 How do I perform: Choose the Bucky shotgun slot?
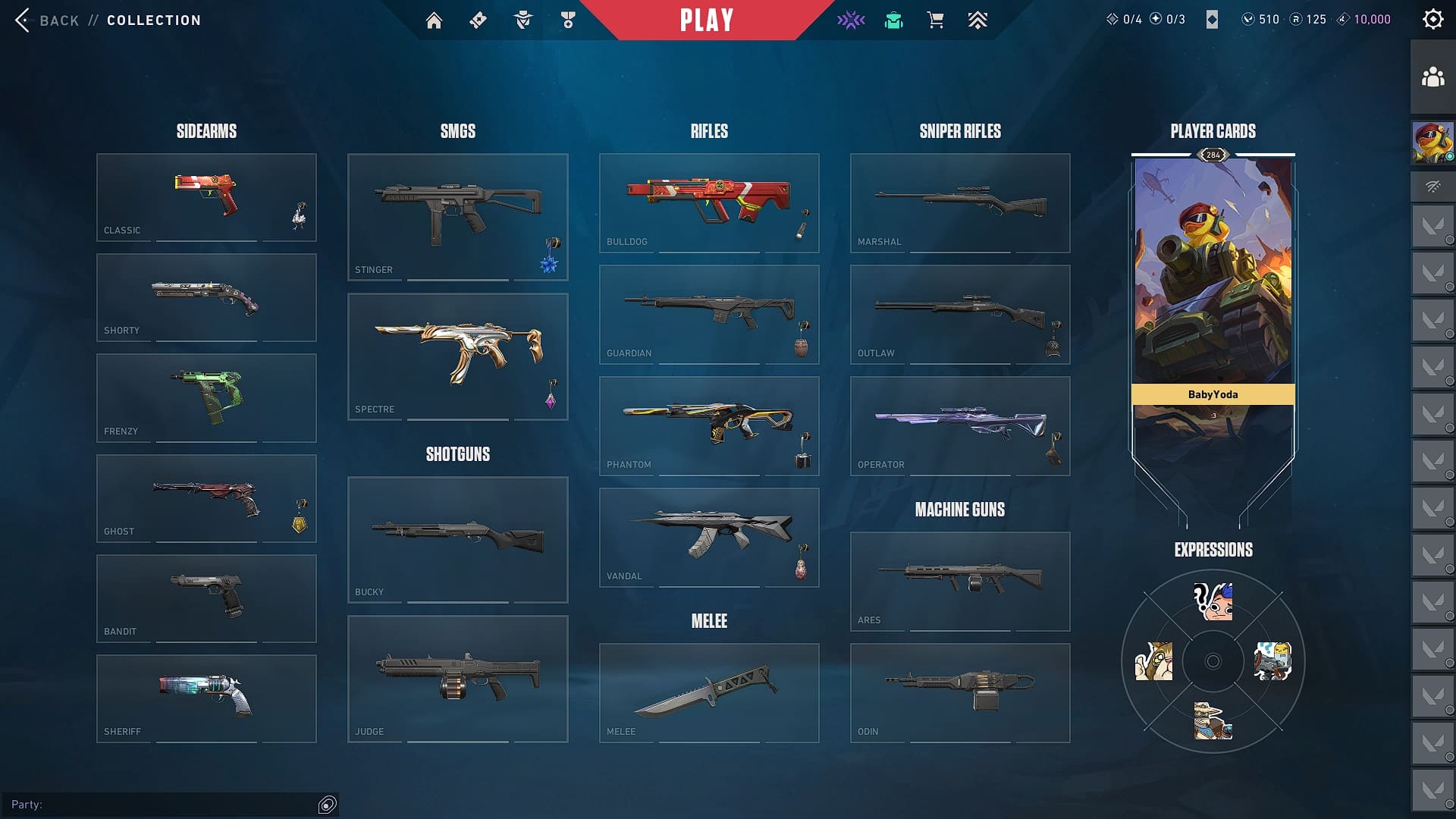pyautogui.click(x=457, y=539)
